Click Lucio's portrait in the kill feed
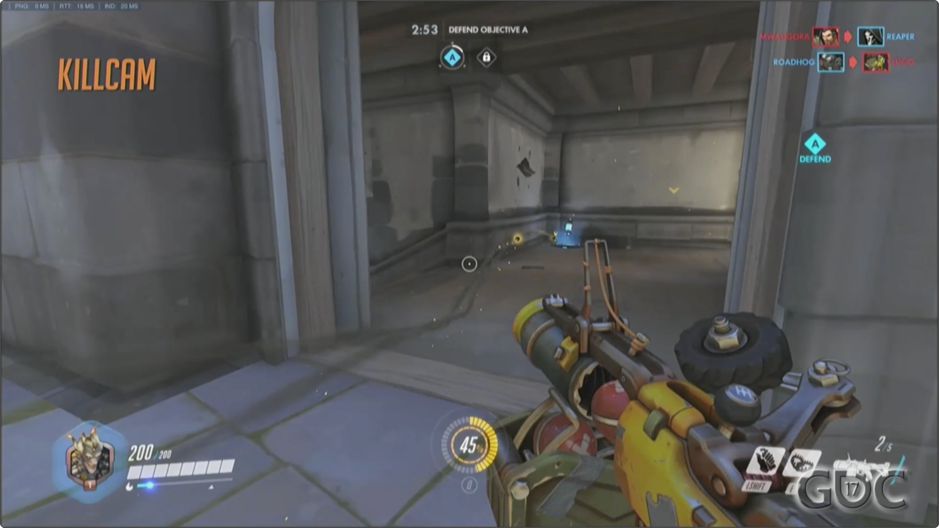The height and width of the screenshot is (528, 939). click(x=876, y=62)
